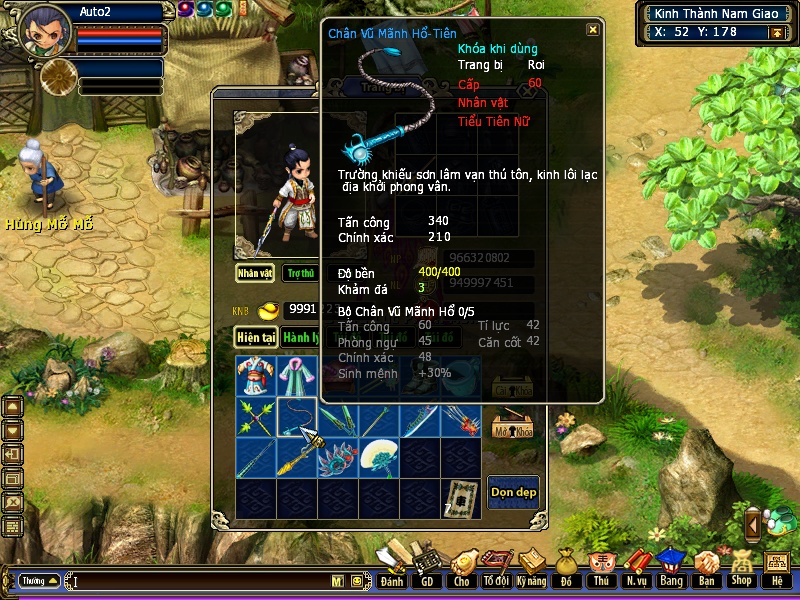Open the Thường chat channel selector
This screenshot has height=600, width=800.
[38, 581]
